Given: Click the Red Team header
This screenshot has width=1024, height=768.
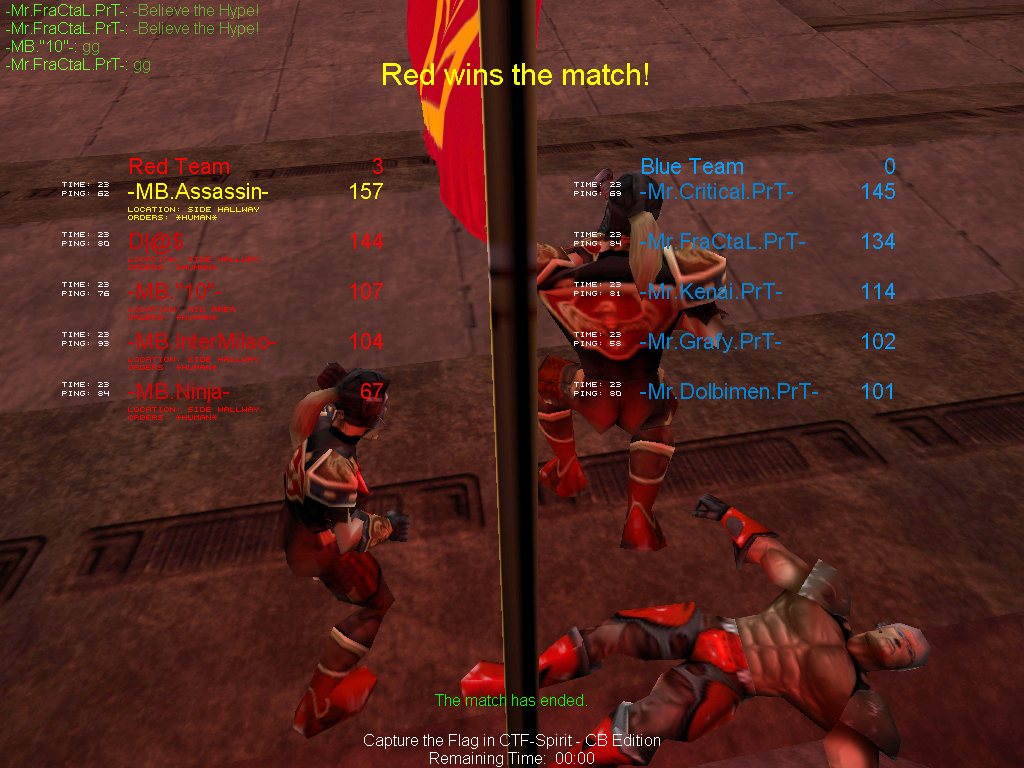Looking at the screenshot, I should pyautogui.click(x=179, y=166).
